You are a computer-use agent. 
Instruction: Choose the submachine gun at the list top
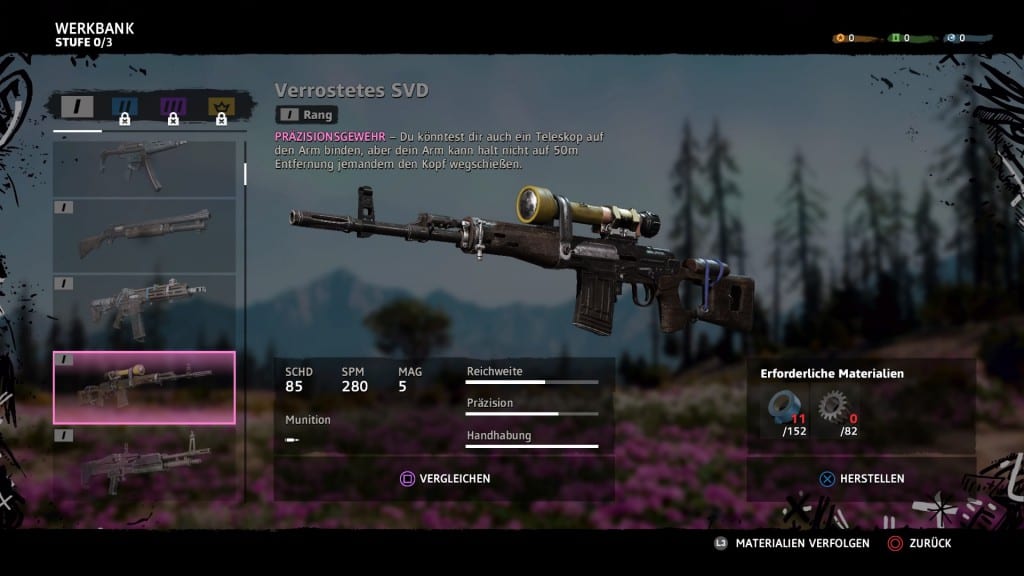tap(144, 167)
